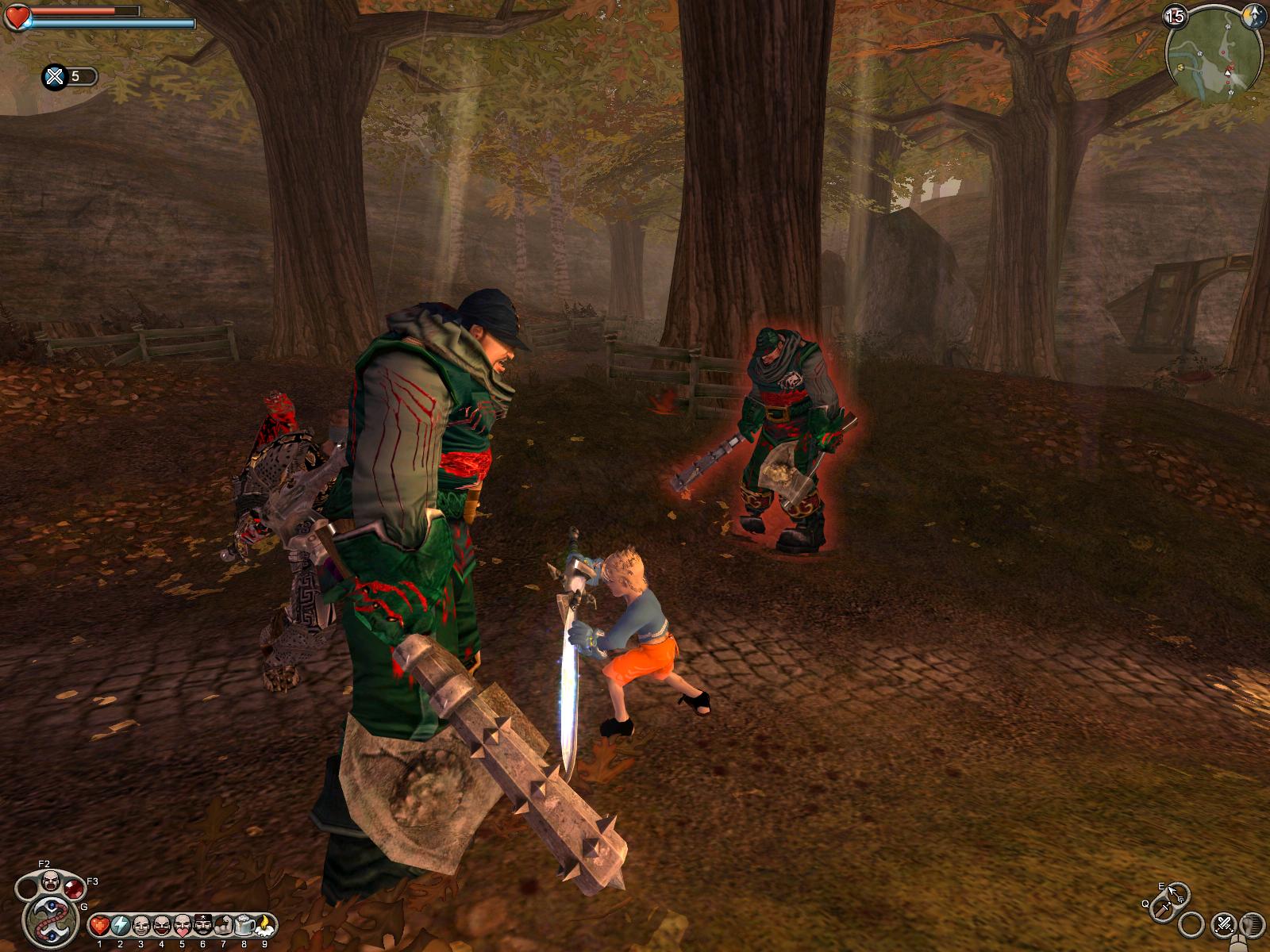Equip the sword melee weapon slot
This screenshot has width=1270, height=952.
pyautogui.click(x=1161, y=910)
